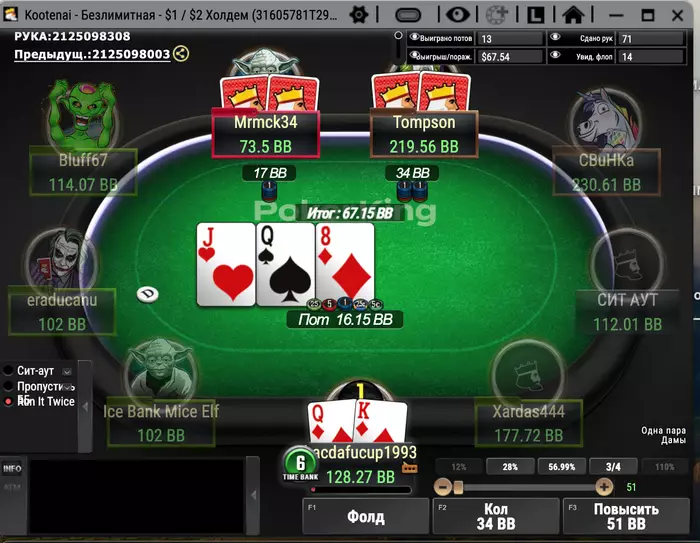
Task: Toggle the Сит-аут option
Action: point(10,370)
